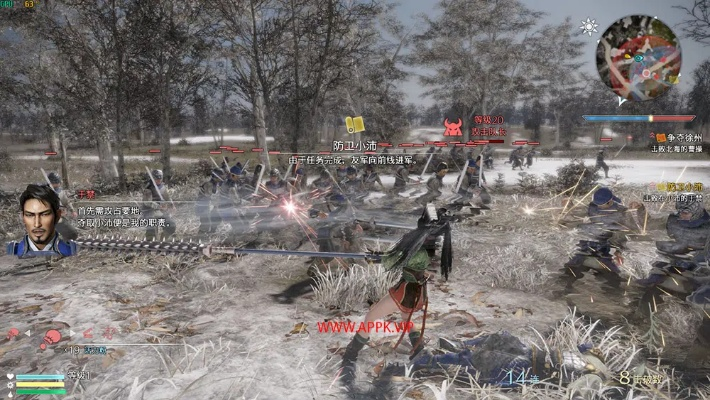Click the officer portrait in the dialogue
The width and height of the screenshot is (710, 400).
[37, 221]
